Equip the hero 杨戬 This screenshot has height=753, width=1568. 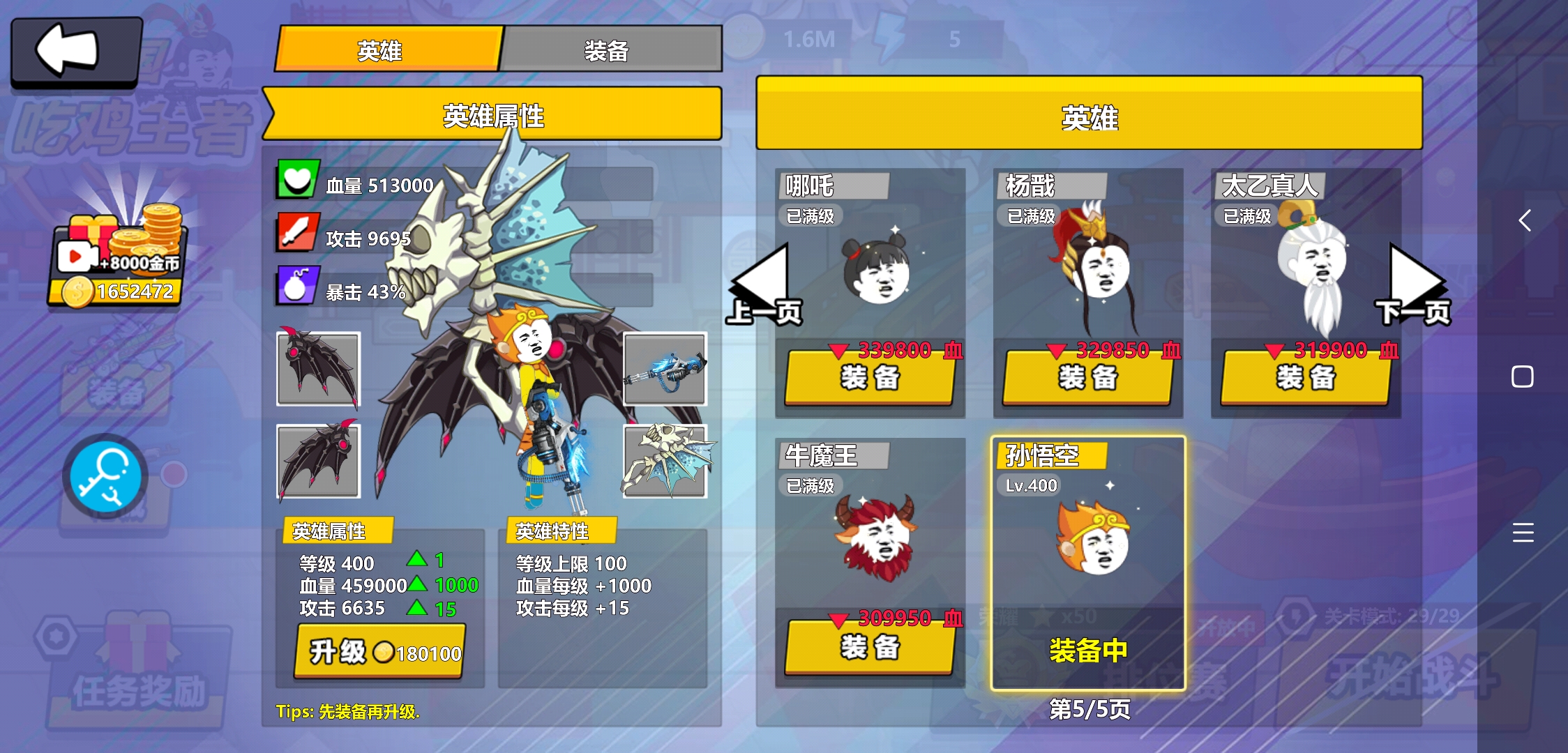tap(1087, 379)
